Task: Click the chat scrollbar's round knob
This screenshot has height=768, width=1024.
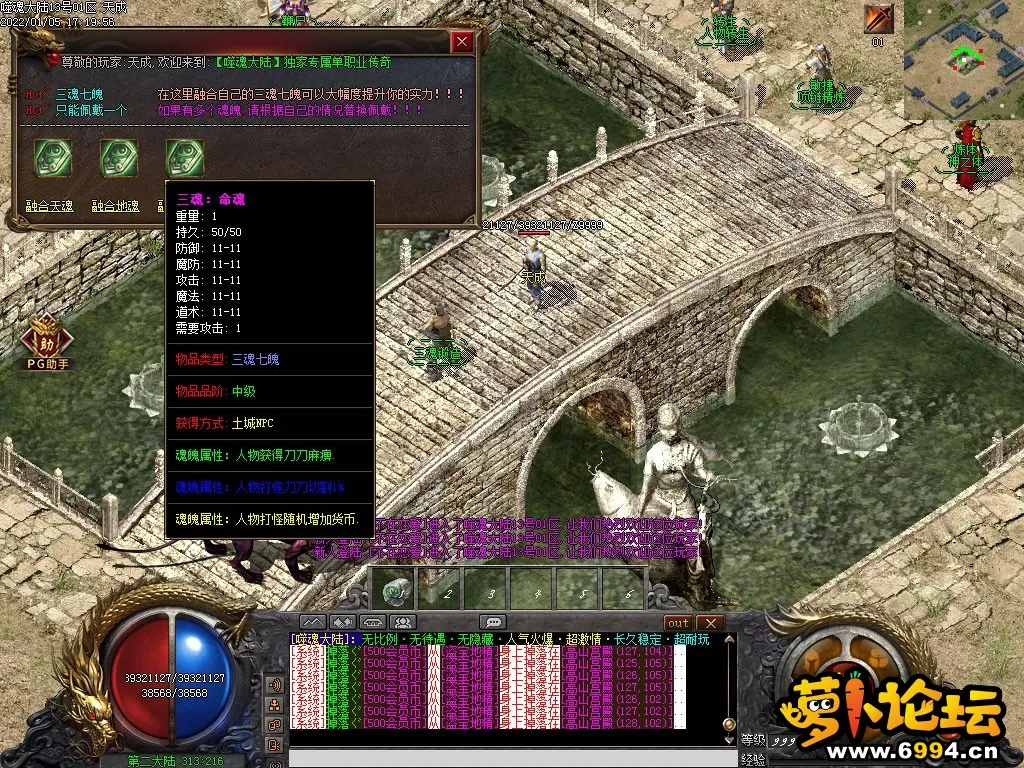Action: [729, 723]
